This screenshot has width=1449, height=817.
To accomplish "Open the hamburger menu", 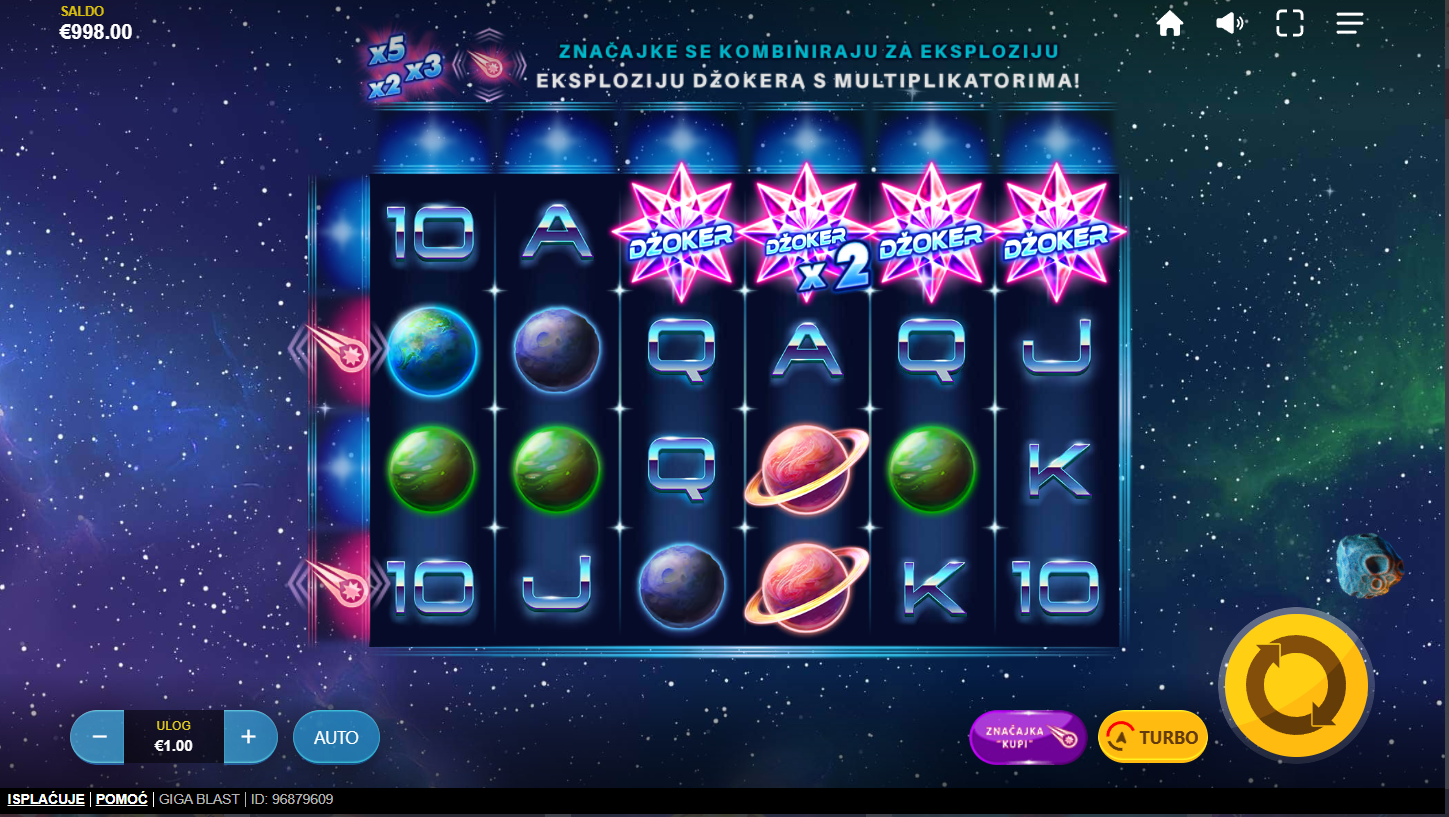I will (x=1350, y=23).
